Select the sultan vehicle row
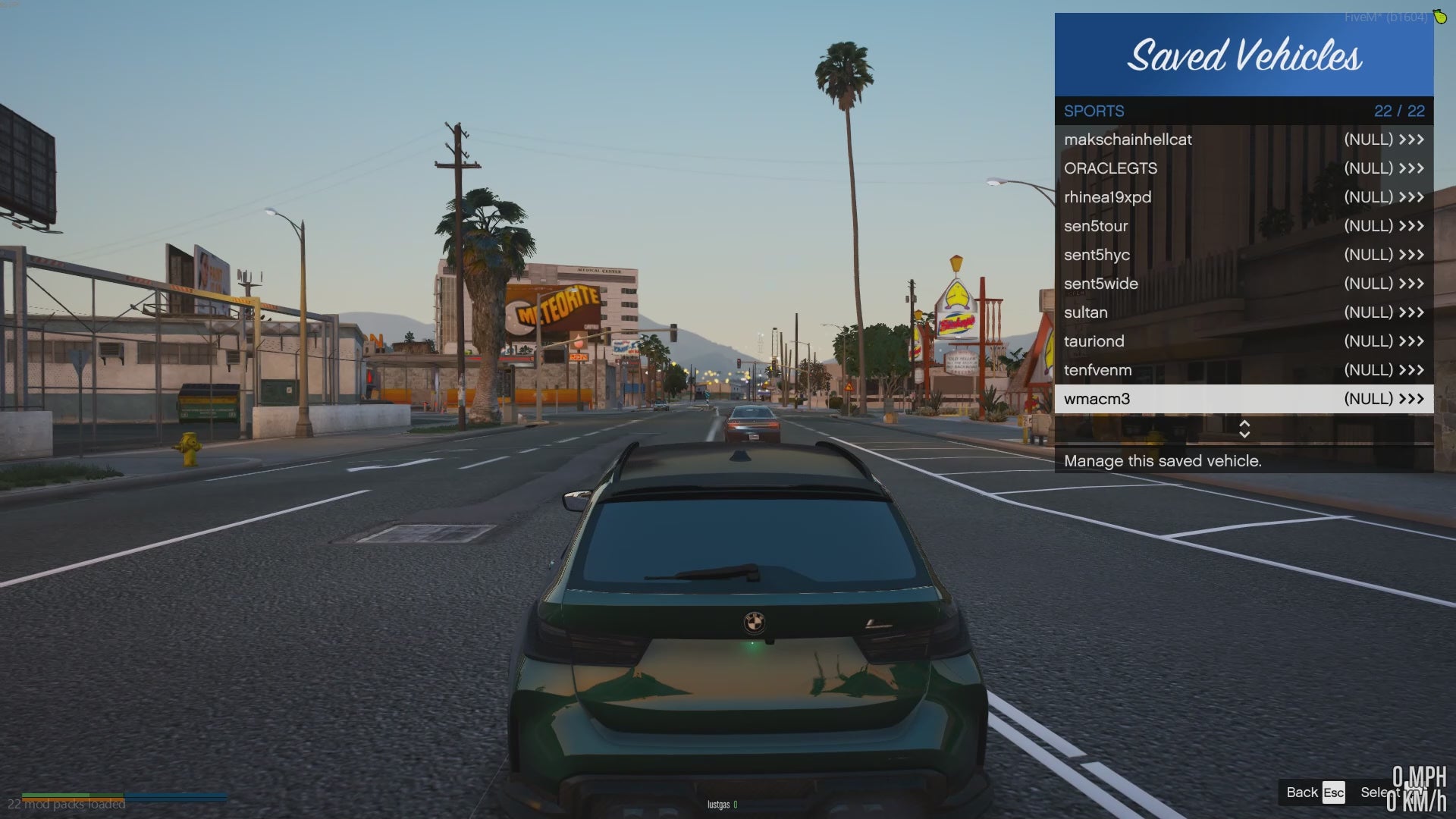Screen dimensions: 1456x819 (1244, 312)
